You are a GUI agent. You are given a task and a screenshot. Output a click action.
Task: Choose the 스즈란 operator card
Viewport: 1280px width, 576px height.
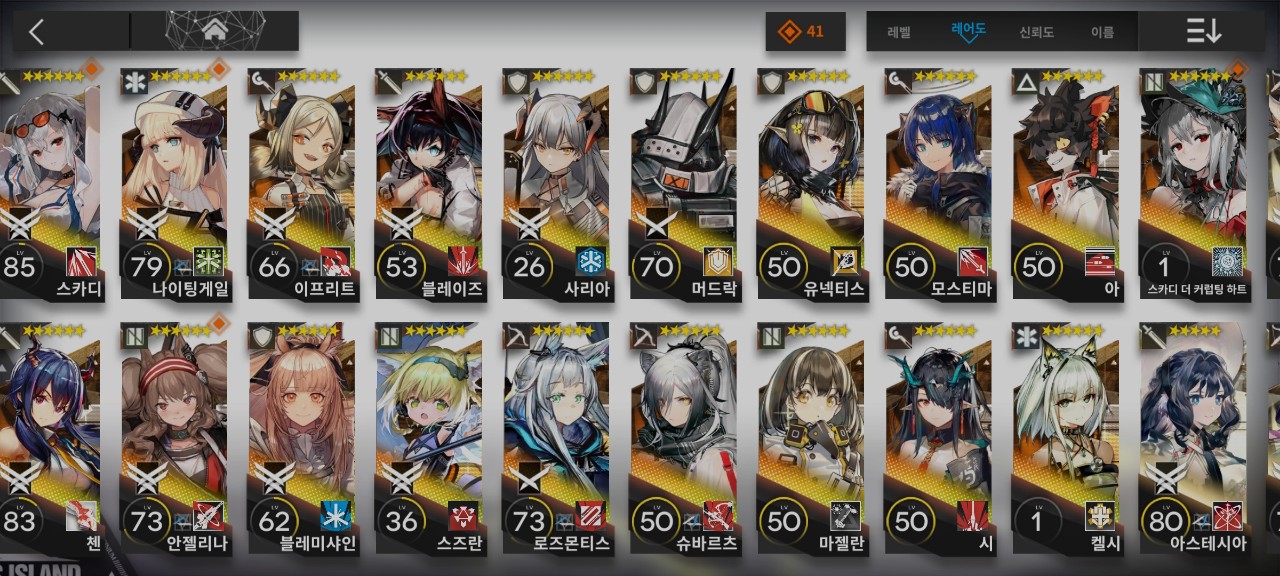(429, 440)
